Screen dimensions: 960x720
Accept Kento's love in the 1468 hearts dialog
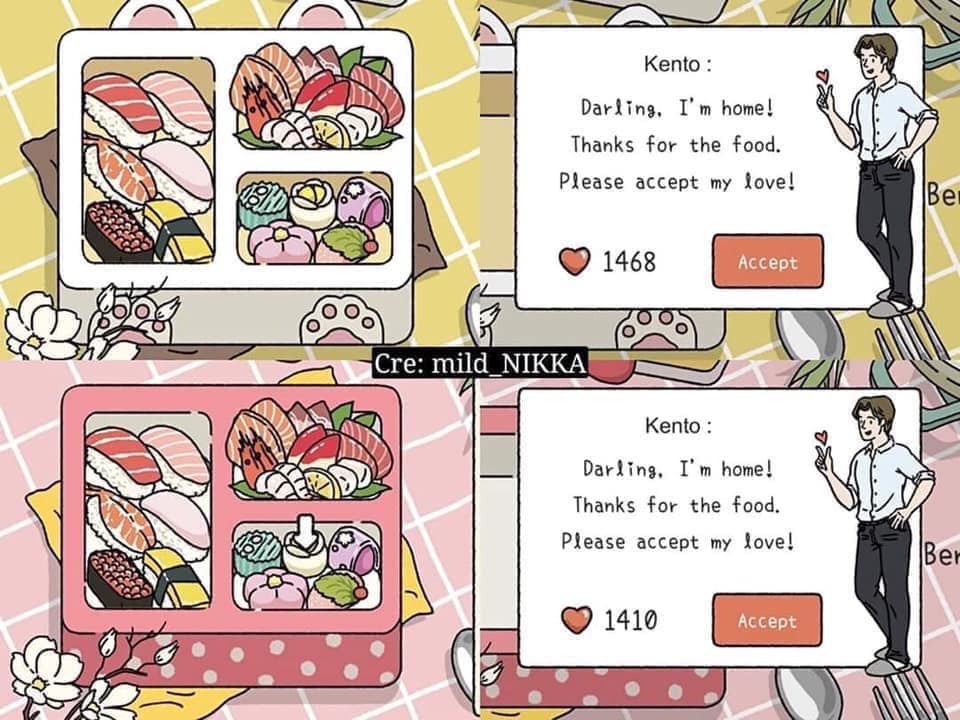pos(767,262)
